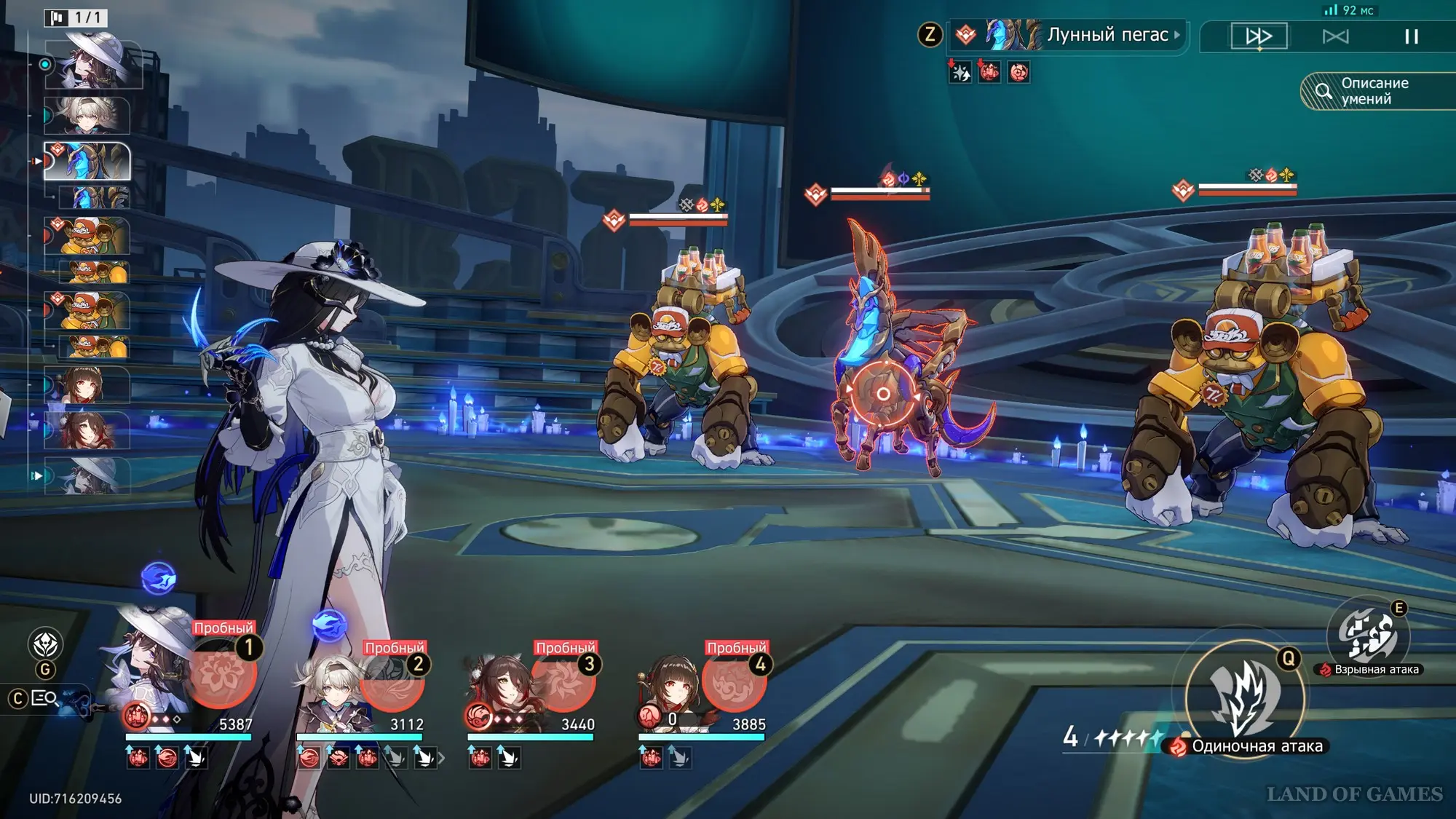The image size is (1456, 819).
Task: Activate ultimate of trial character 2
Action: pyautogui.click(x=393, y=684)
